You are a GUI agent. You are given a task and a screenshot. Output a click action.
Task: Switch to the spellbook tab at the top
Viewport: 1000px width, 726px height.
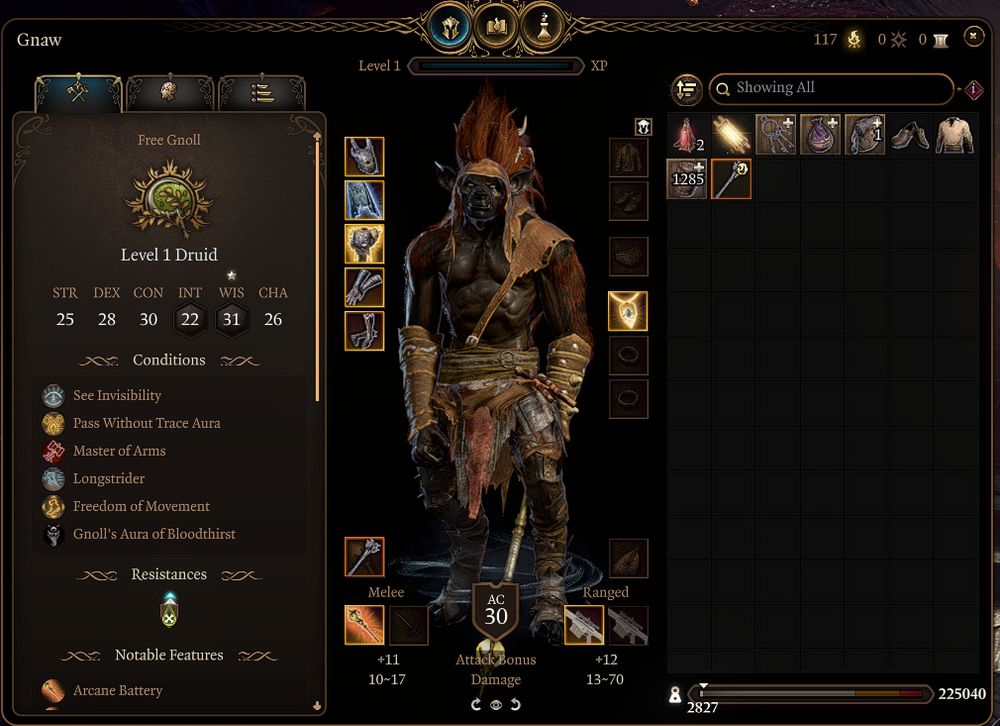click(501, 28)
